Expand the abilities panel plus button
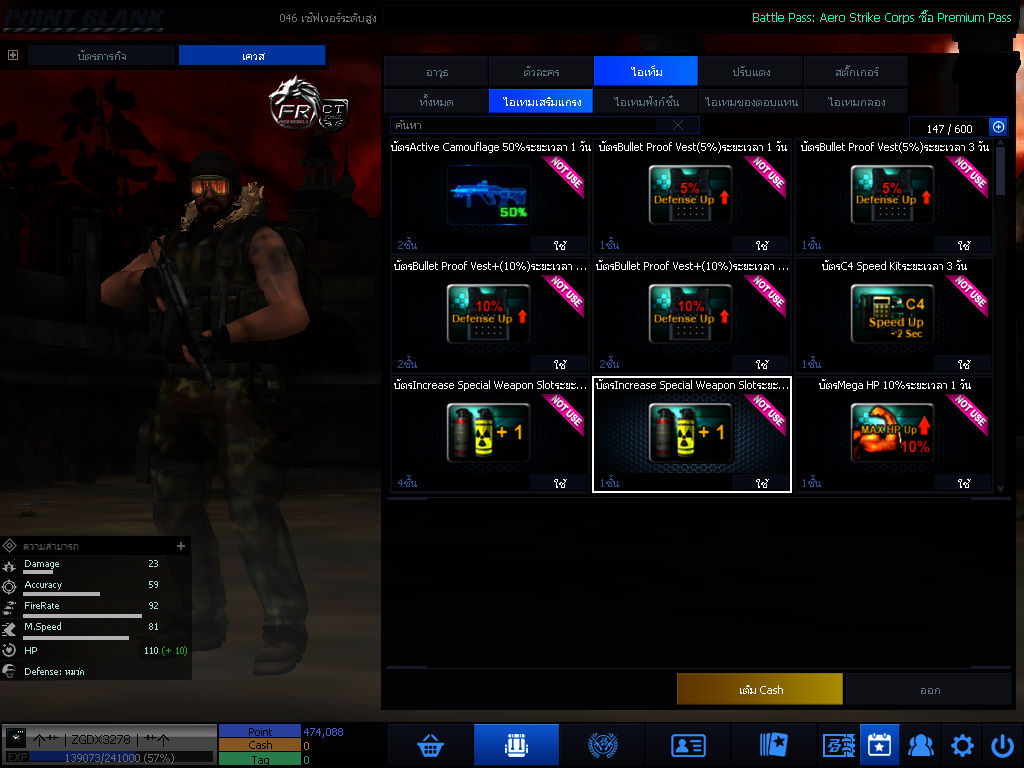 (x=181, y=546)
